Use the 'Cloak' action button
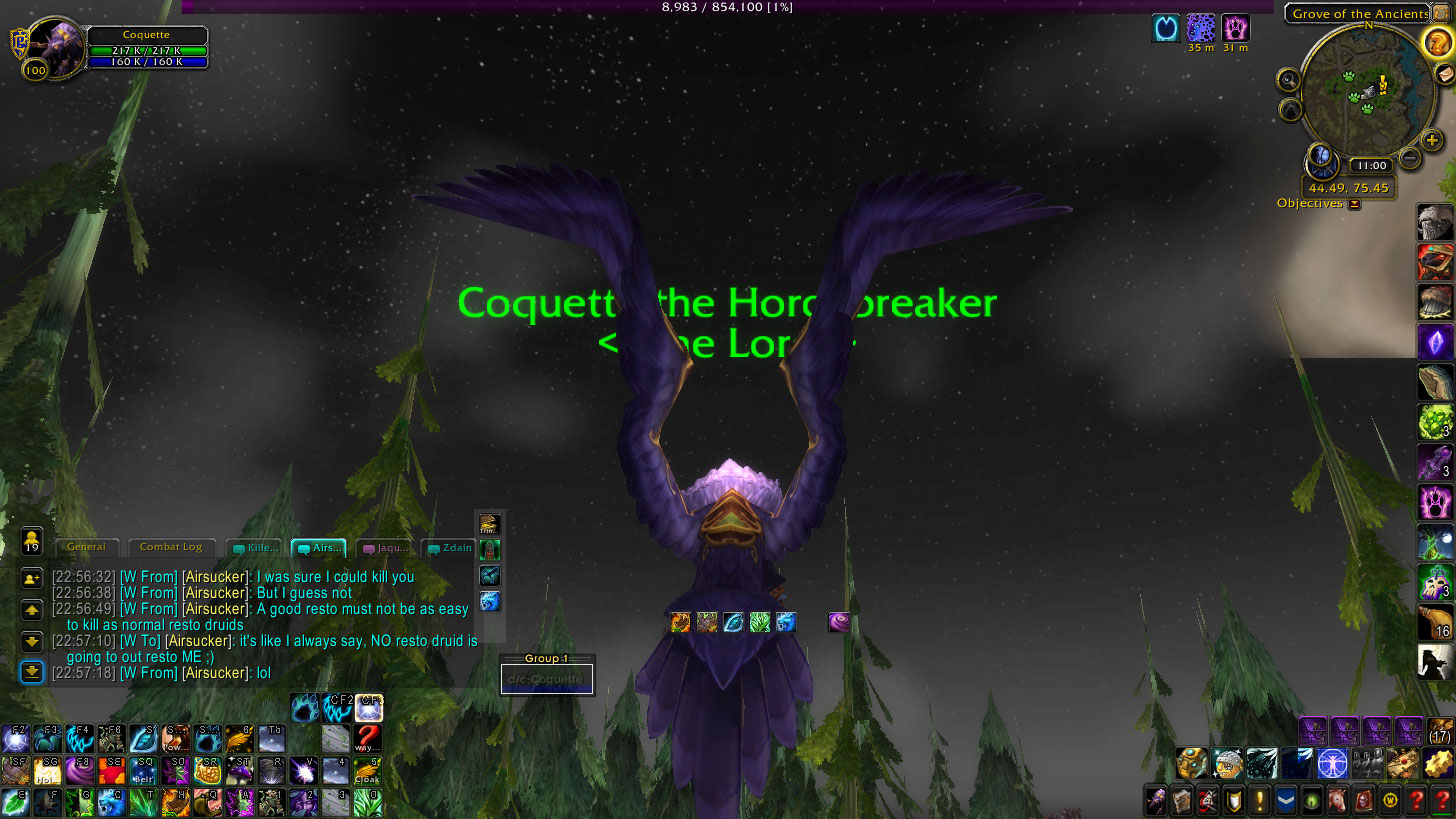The width and height of the screenshot is (1456, 819). [x=368, y=770]
